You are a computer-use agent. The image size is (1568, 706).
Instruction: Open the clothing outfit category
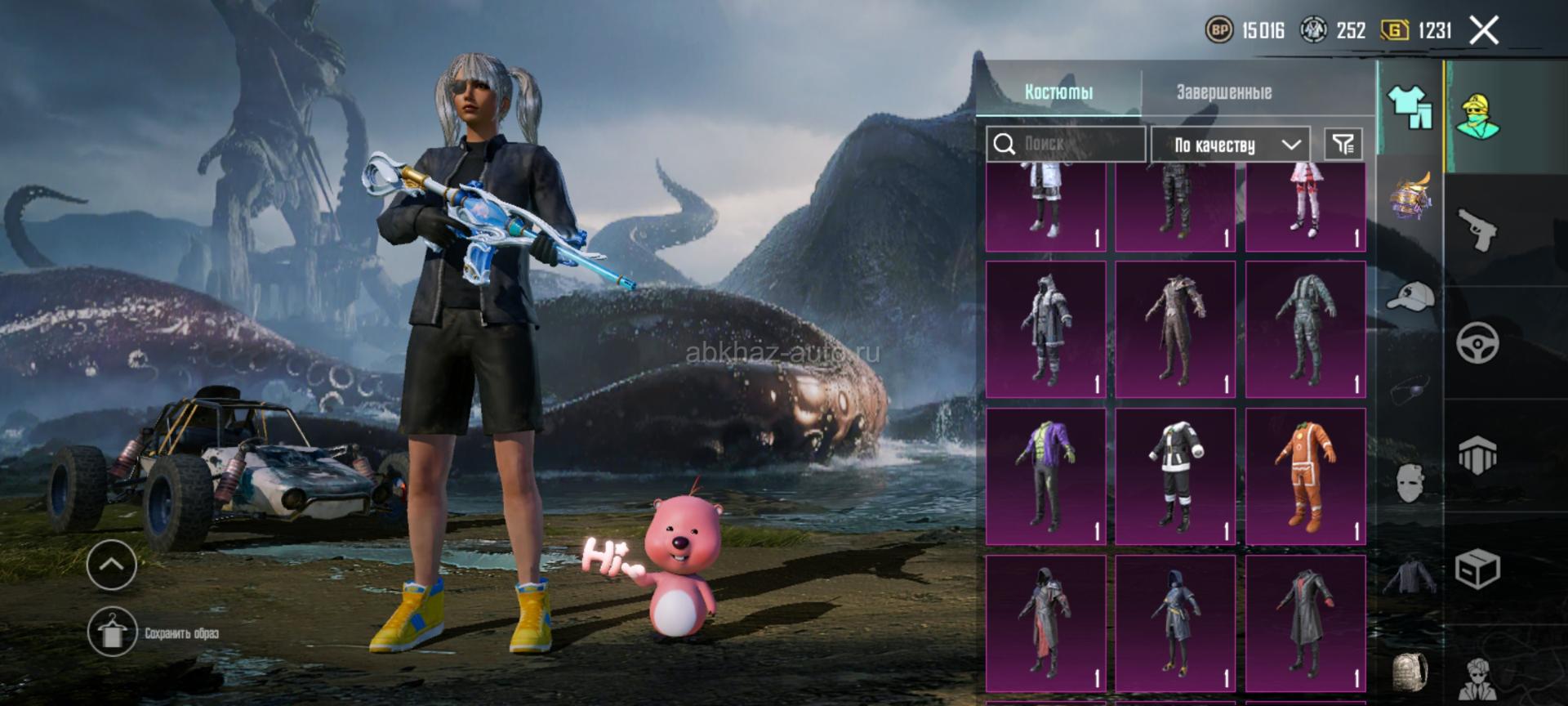point(1410,106)
